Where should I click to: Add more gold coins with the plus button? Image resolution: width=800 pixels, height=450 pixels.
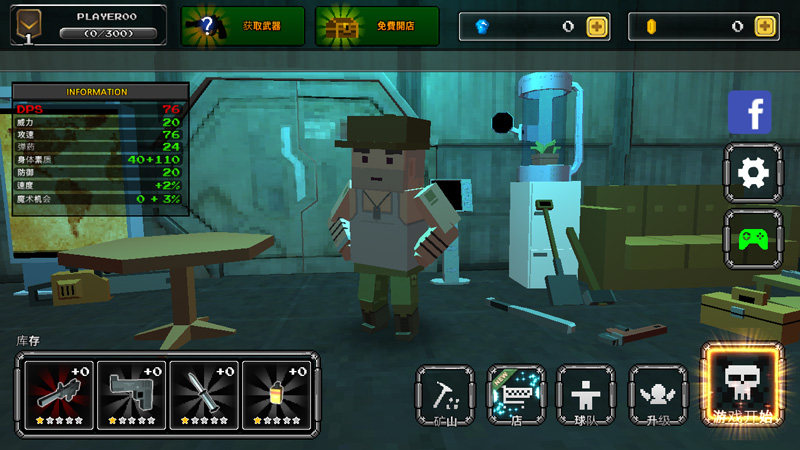click(766, 27)
